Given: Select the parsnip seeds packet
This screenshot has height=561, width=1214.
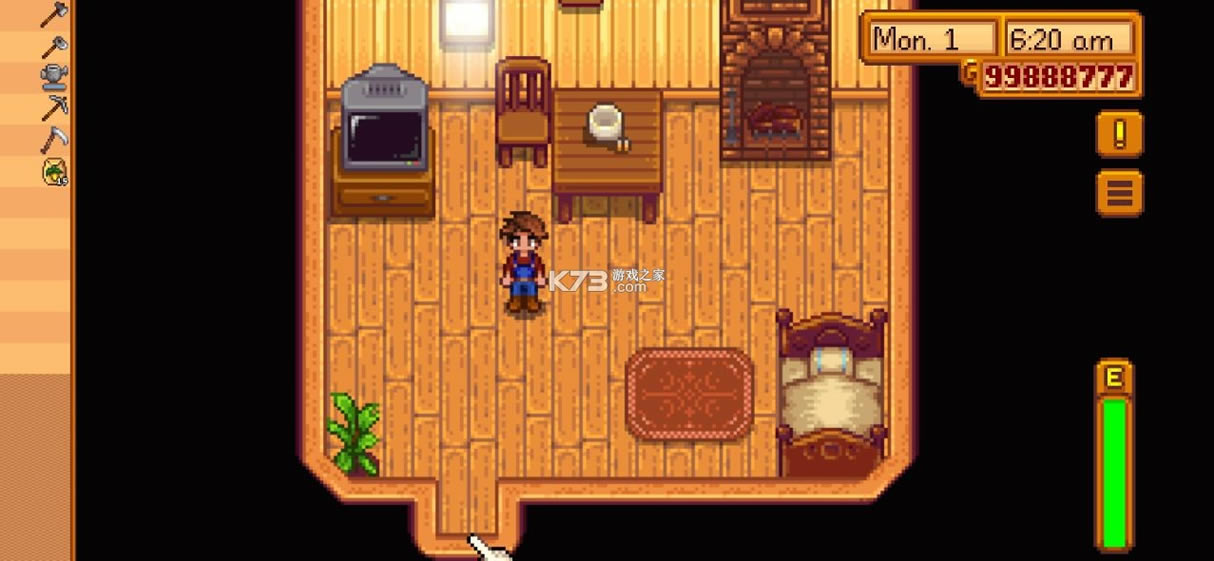Looking at the screenshot, I should (54, 171).
